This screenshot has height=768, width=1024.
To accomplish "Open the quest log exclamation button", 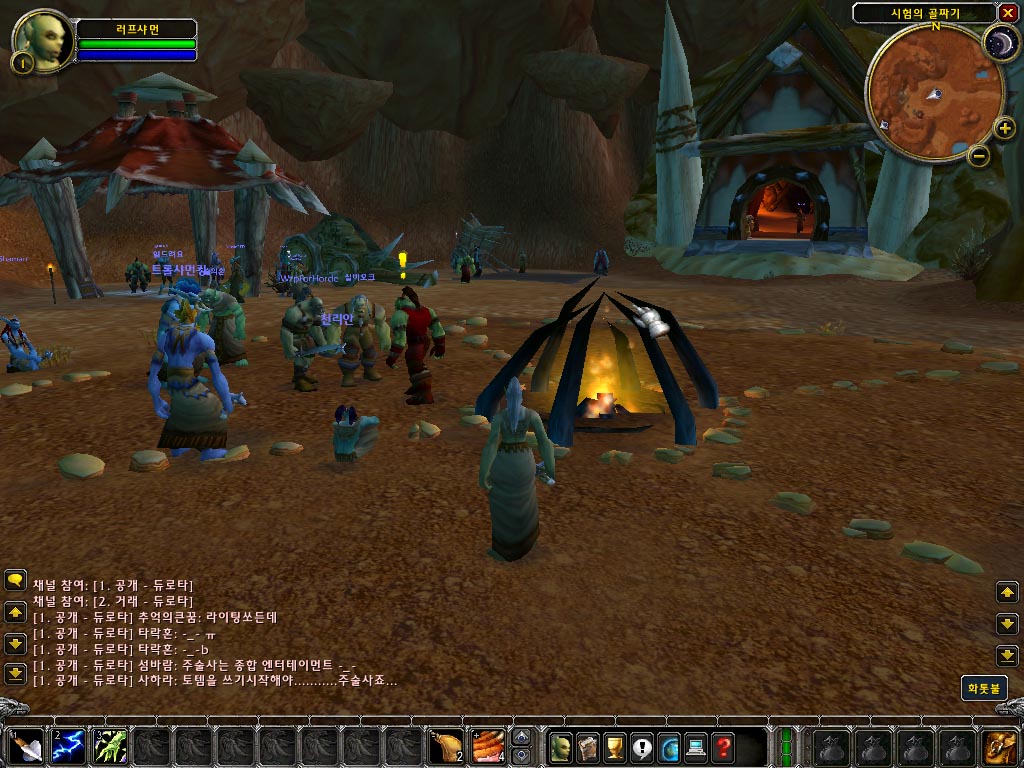I will click(x=642, y=746).
